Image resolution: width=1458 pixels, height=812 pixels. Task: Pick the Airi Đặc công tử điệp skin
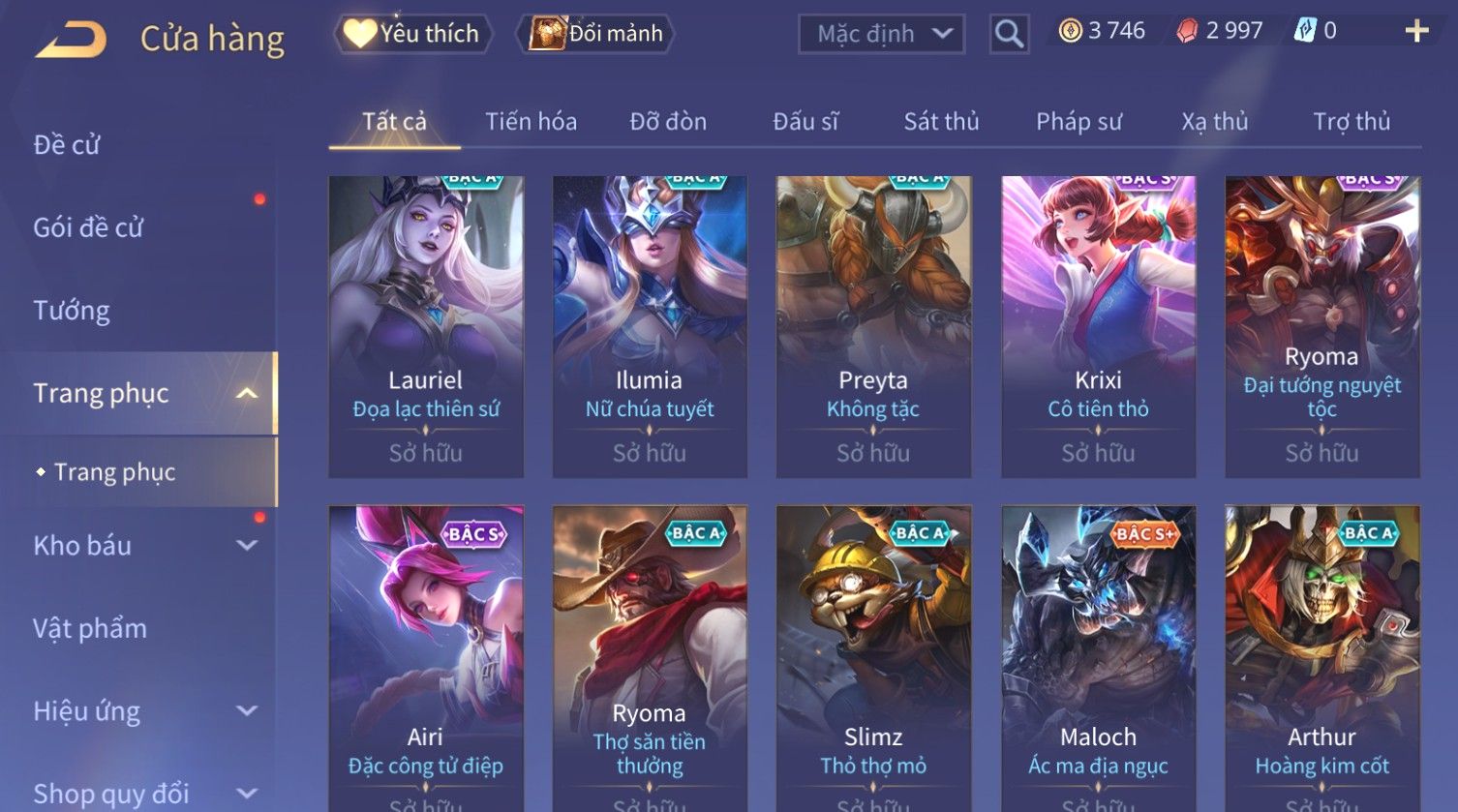426,658
